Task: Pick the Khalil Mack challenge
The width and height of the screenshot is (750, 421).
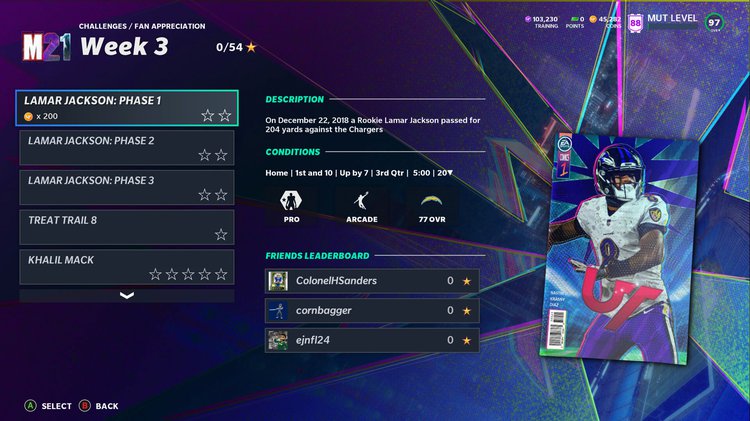Action: [x=127, y=267]
